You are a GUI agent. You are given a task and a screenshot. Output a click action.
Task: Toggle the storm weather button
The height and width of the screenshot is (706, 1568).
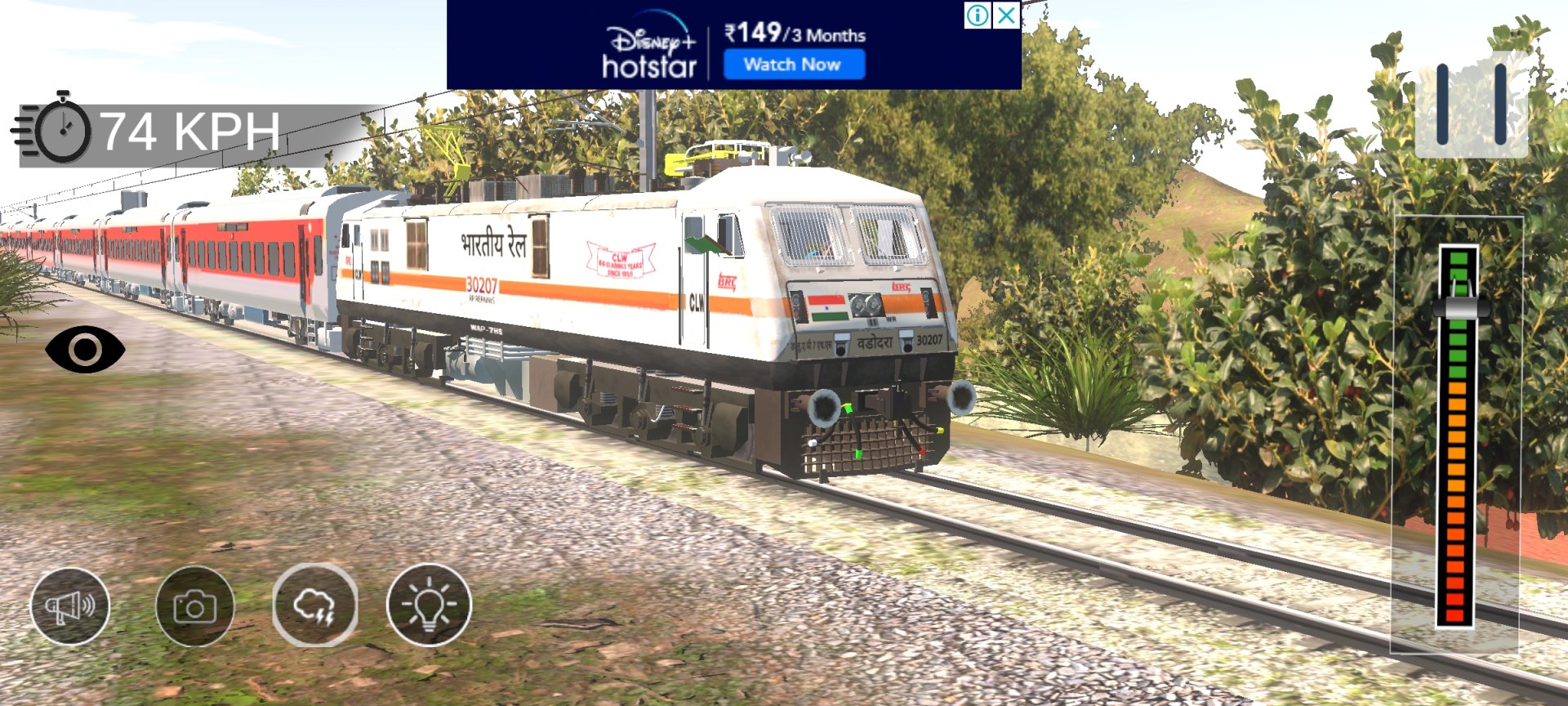click(x=315, y=606)
